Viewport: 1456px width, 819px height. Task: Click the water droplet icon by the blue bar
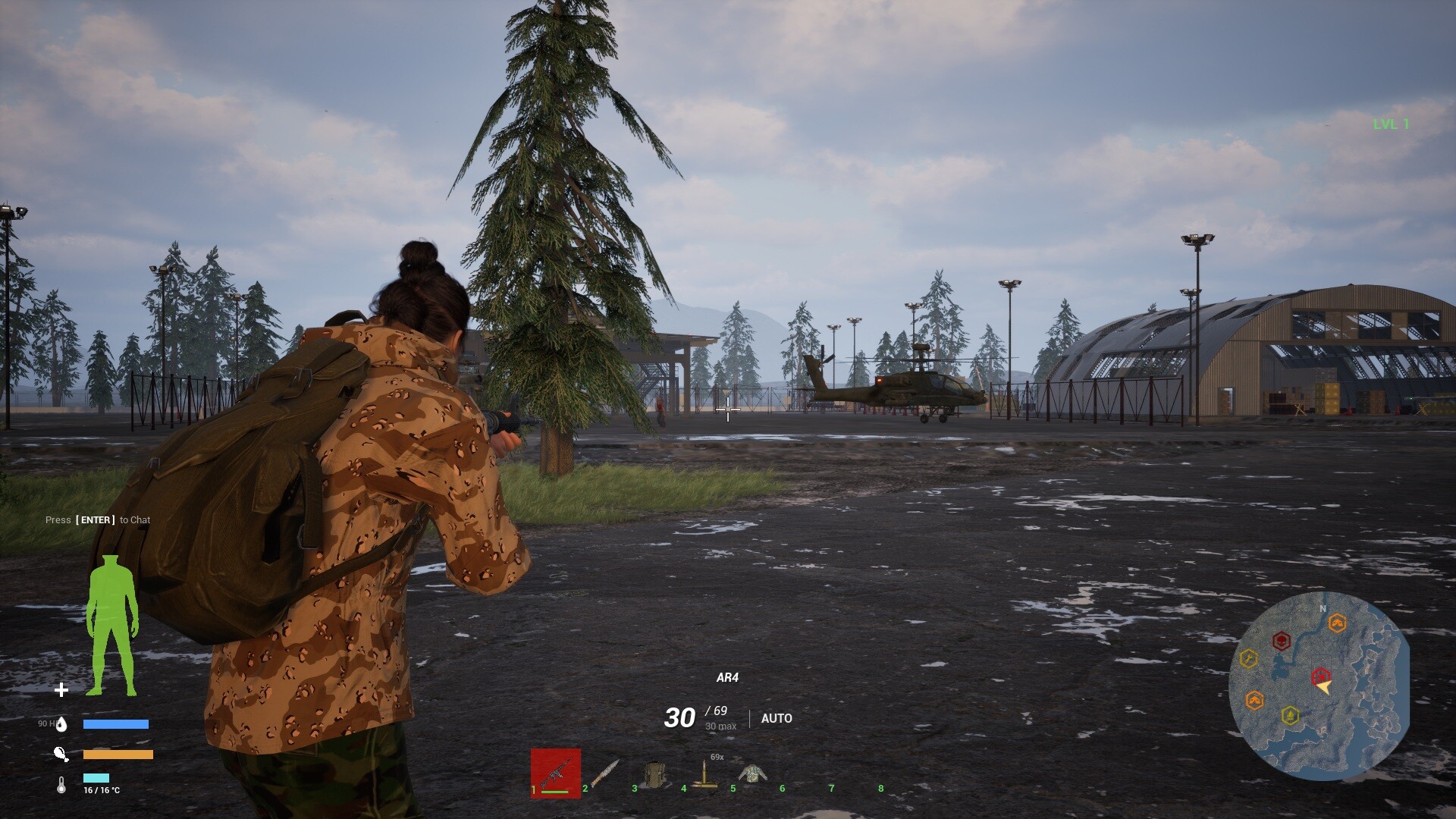(x=62, y=724)
